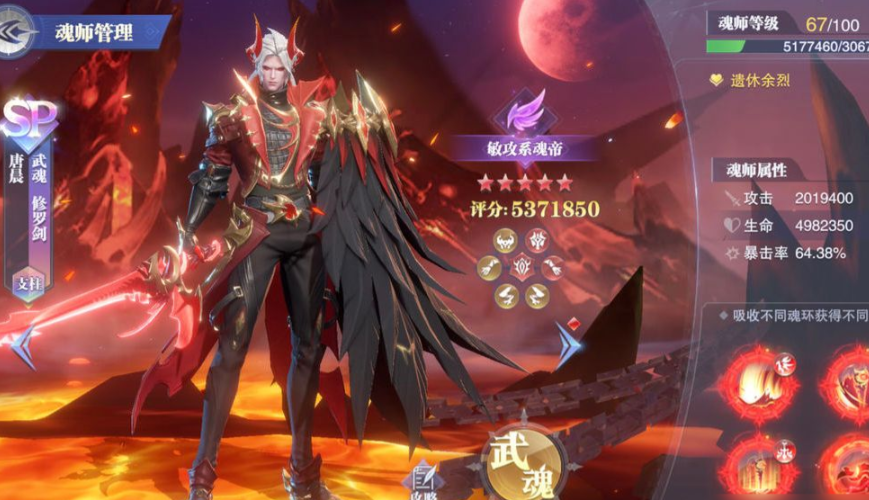Open the 魂师属性 attributes panel header

(x=756, y=170)
